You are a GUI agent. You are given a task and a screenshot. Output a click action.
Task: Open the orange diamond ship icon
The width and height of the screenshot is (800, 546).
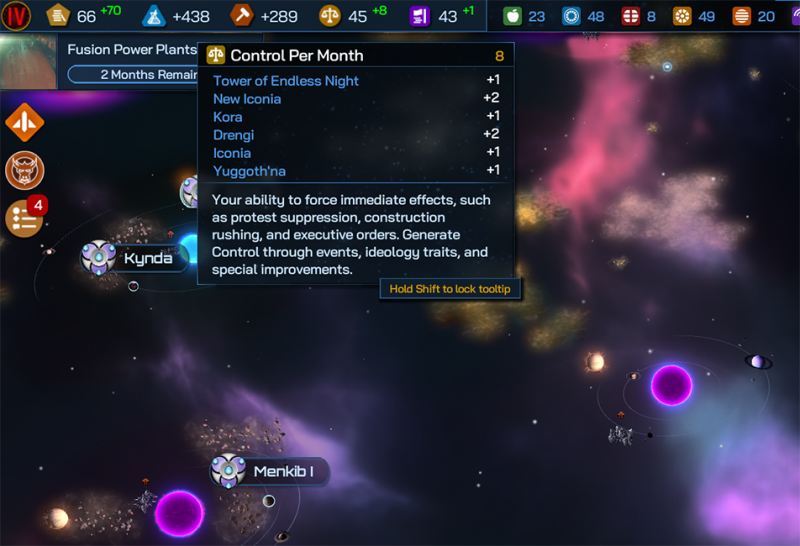point(24,122)
